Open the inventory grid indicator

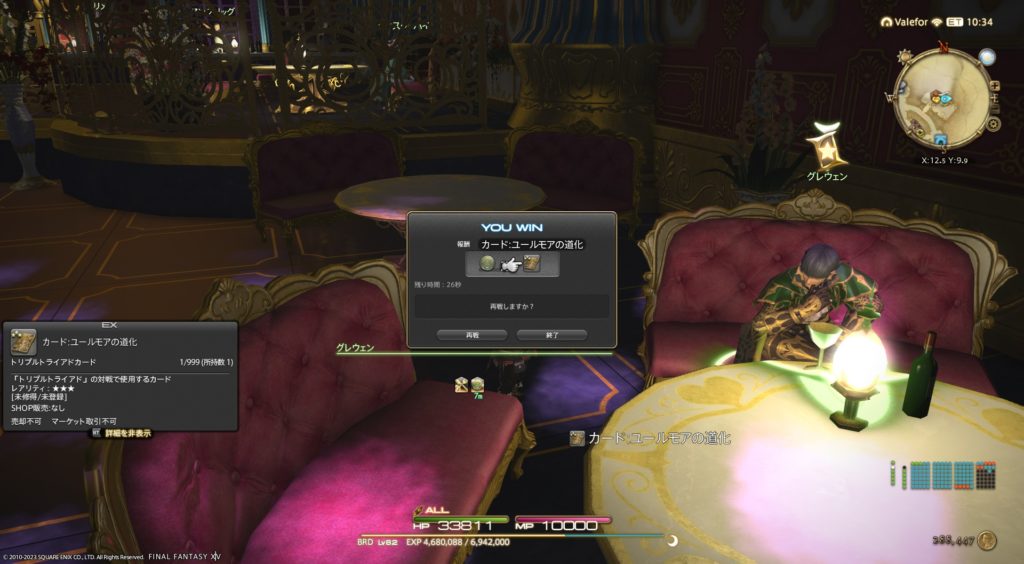tap(942, 475)
